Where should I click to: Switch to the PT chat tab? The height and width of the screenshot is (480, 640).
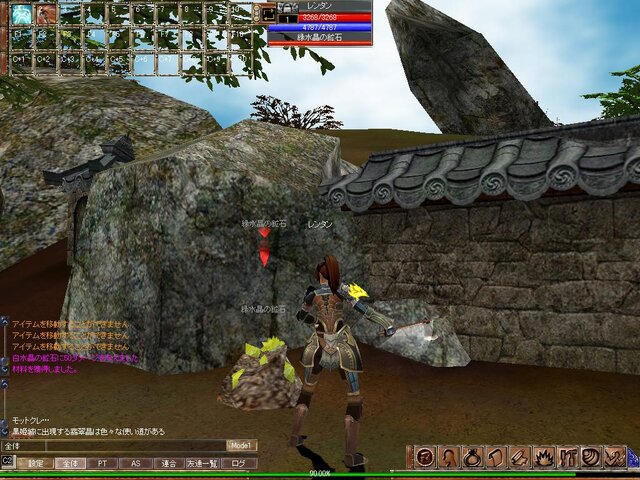click(x=102, y=463)
